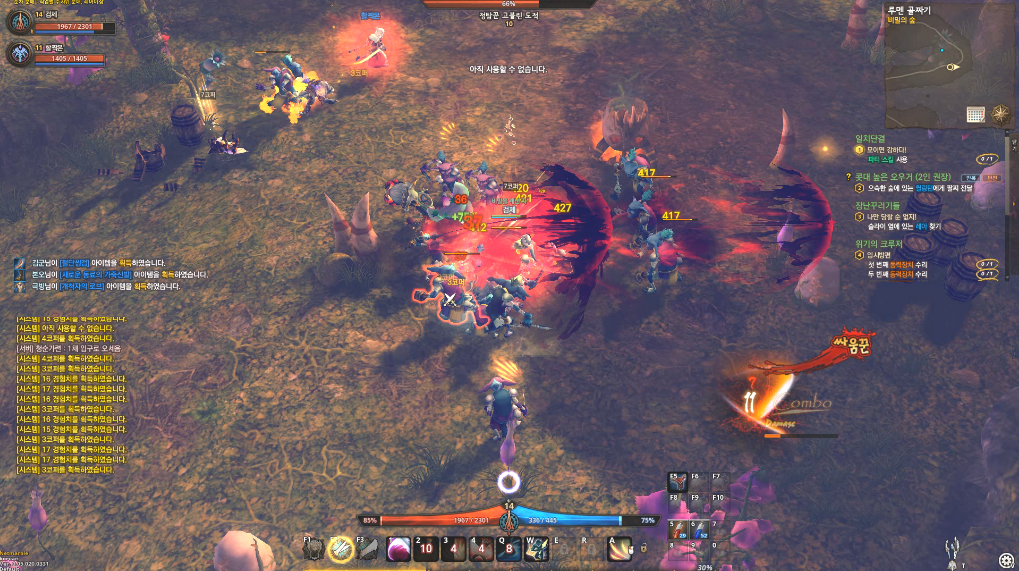Image resolution: width=1019 pixels, height=571 pixels.
Task: Toggle the hotbar padlock icon
Action: click(x=644, y=548)
